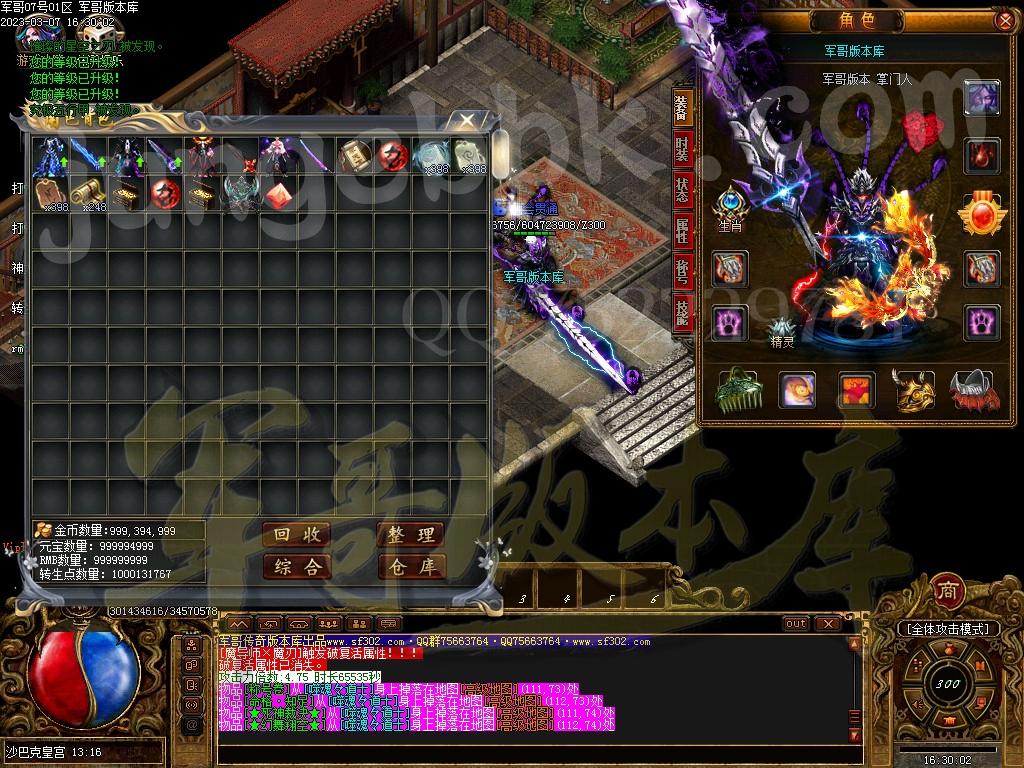Open the 状态 status tab
Viewport: 1024px width, 768px height.
tap(682, 190)
